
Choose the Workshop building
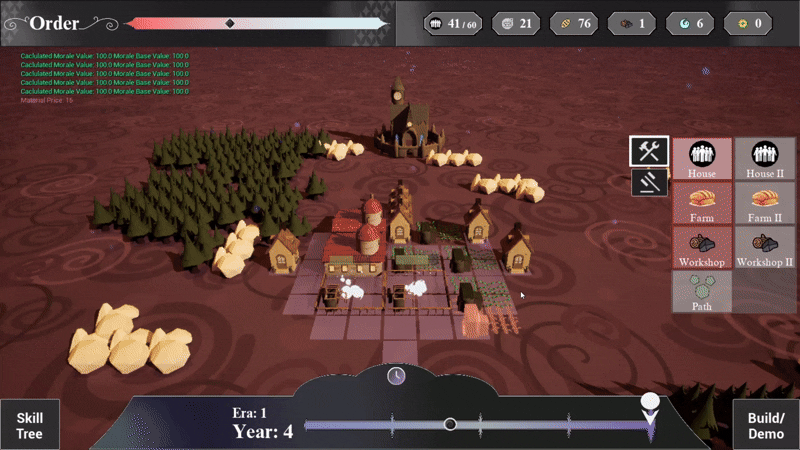[x=702, y=247]
